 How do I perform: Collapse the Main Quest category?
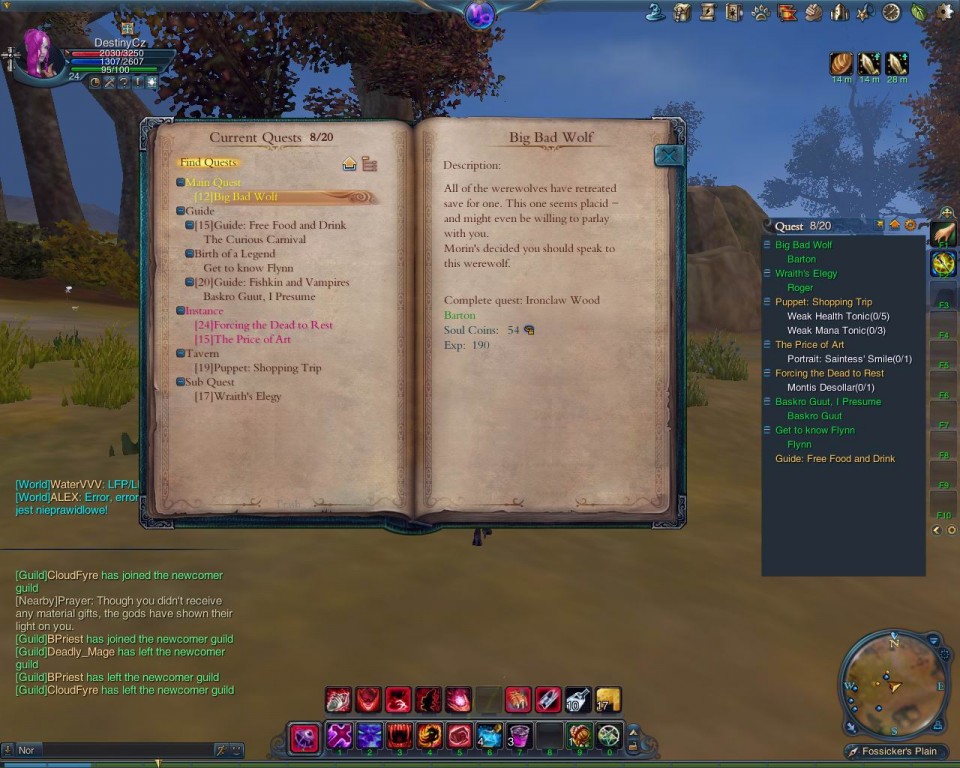(180, 183)
